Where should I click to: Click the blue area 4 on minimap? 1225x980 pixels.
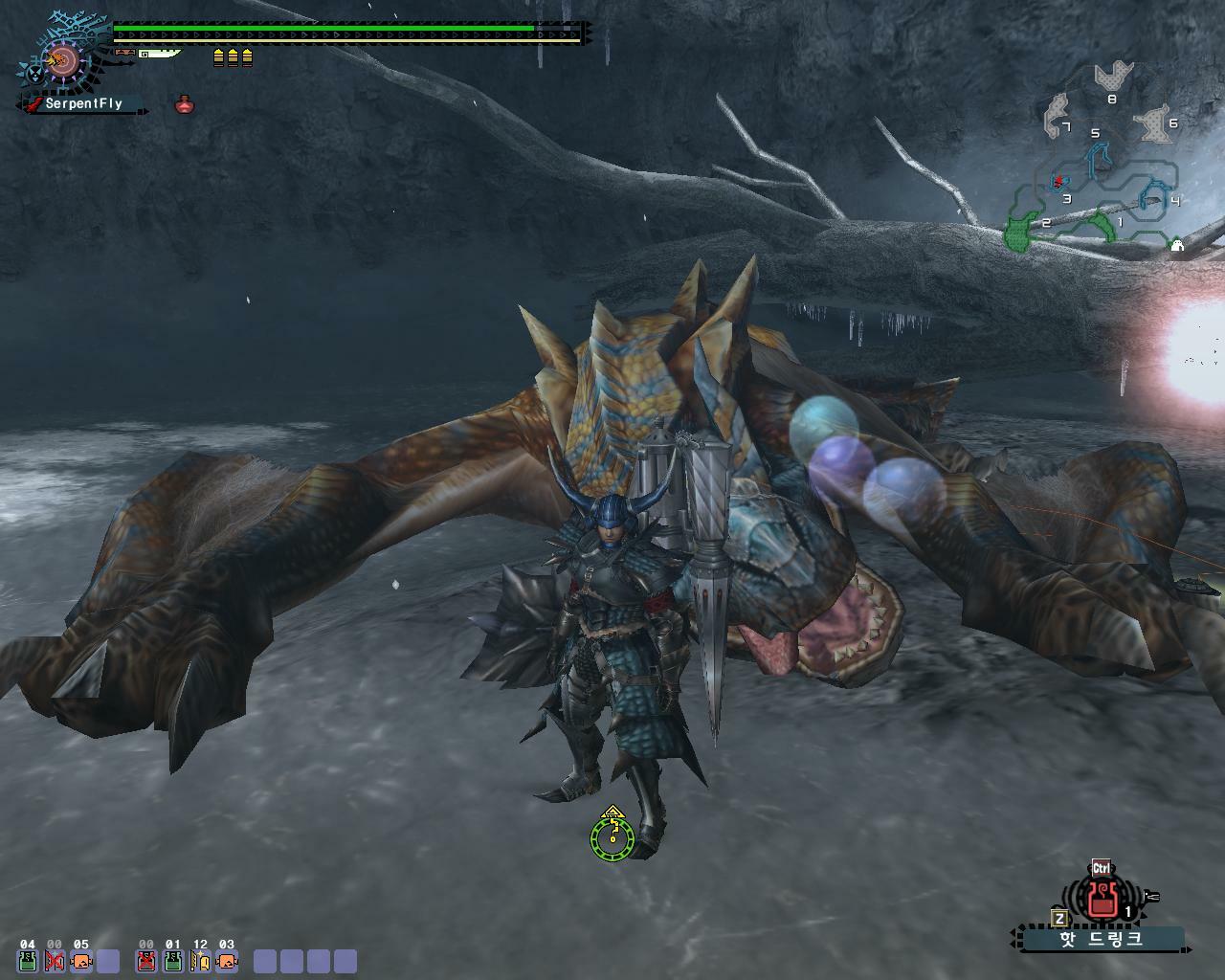coord(1152,194)
